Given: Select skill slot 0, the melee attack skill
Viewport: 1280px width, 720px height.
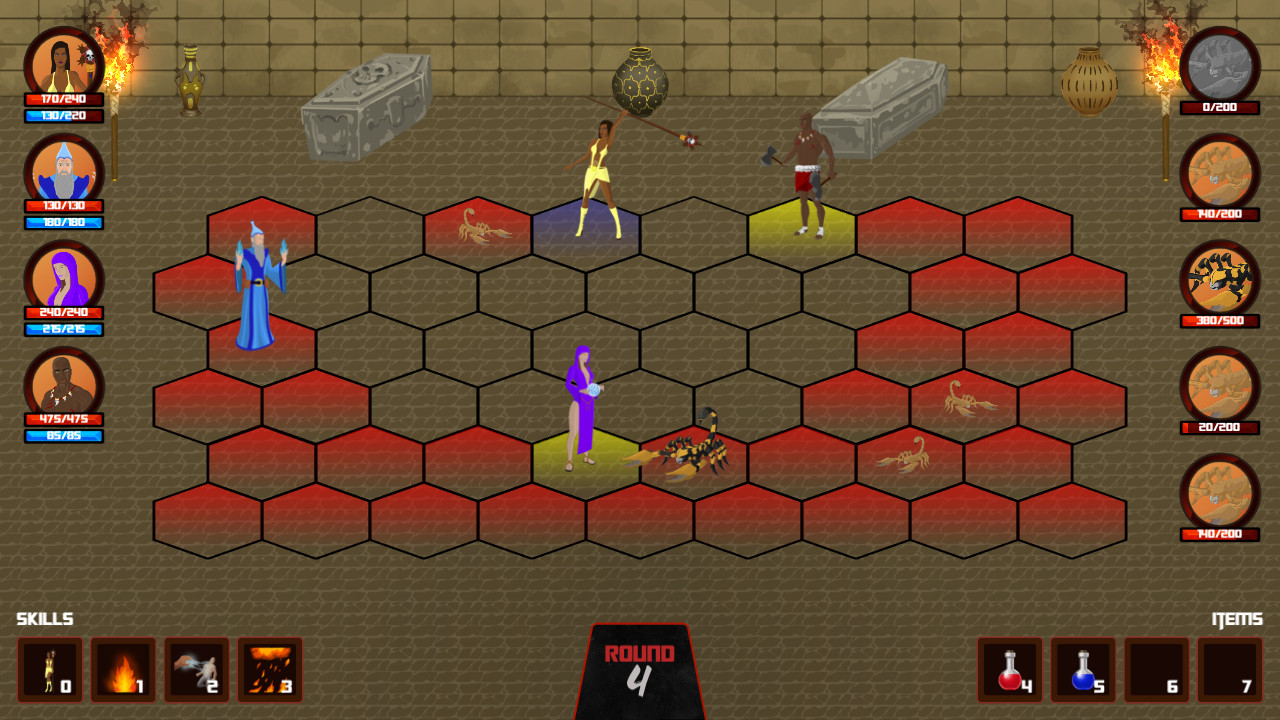Looking at the screenshot, I should point(51,670).
